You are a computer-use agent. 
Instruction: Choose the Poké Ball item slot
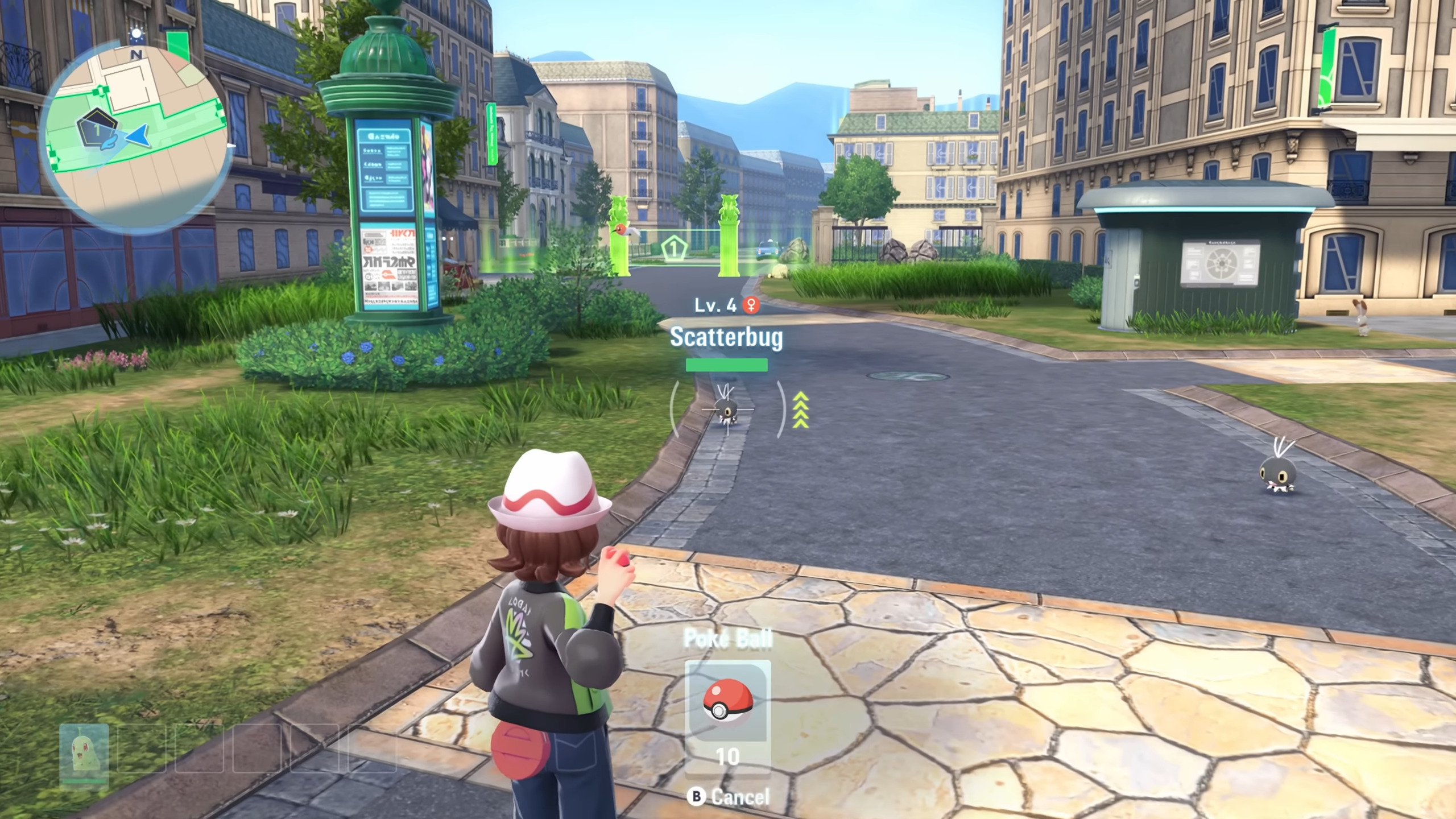click(x=727, y=704)
